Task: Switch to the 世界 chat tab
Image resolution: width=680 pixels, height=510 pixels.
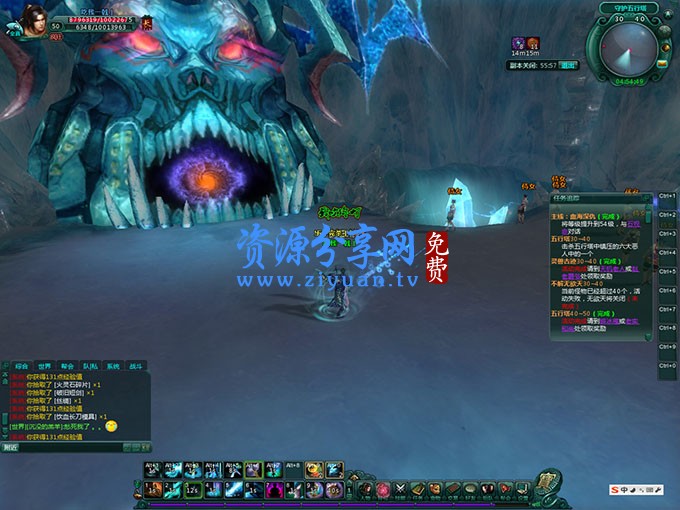Action: (43, 366)
